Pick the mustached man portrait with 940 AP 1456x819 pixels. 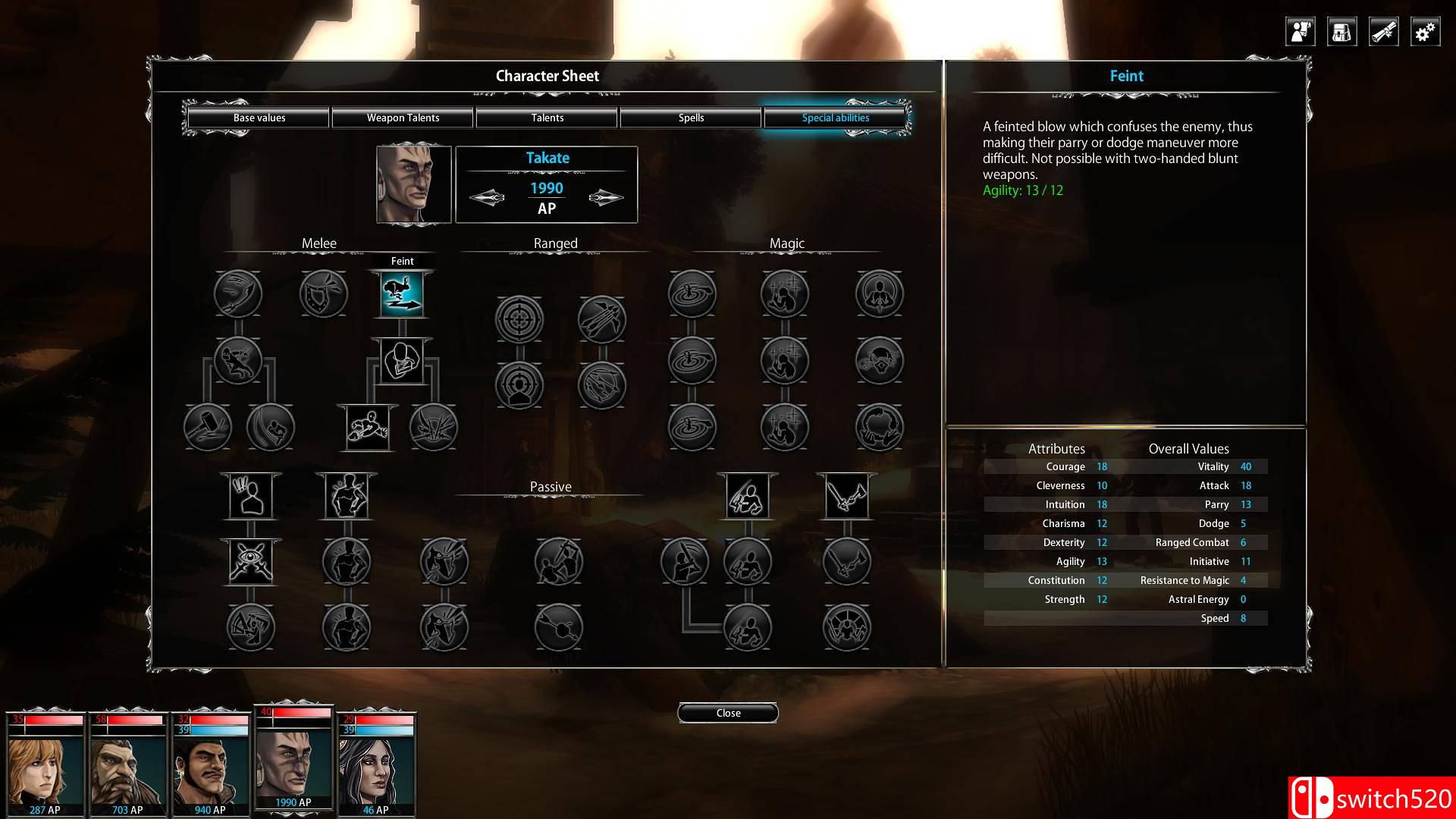pos(210,766)
